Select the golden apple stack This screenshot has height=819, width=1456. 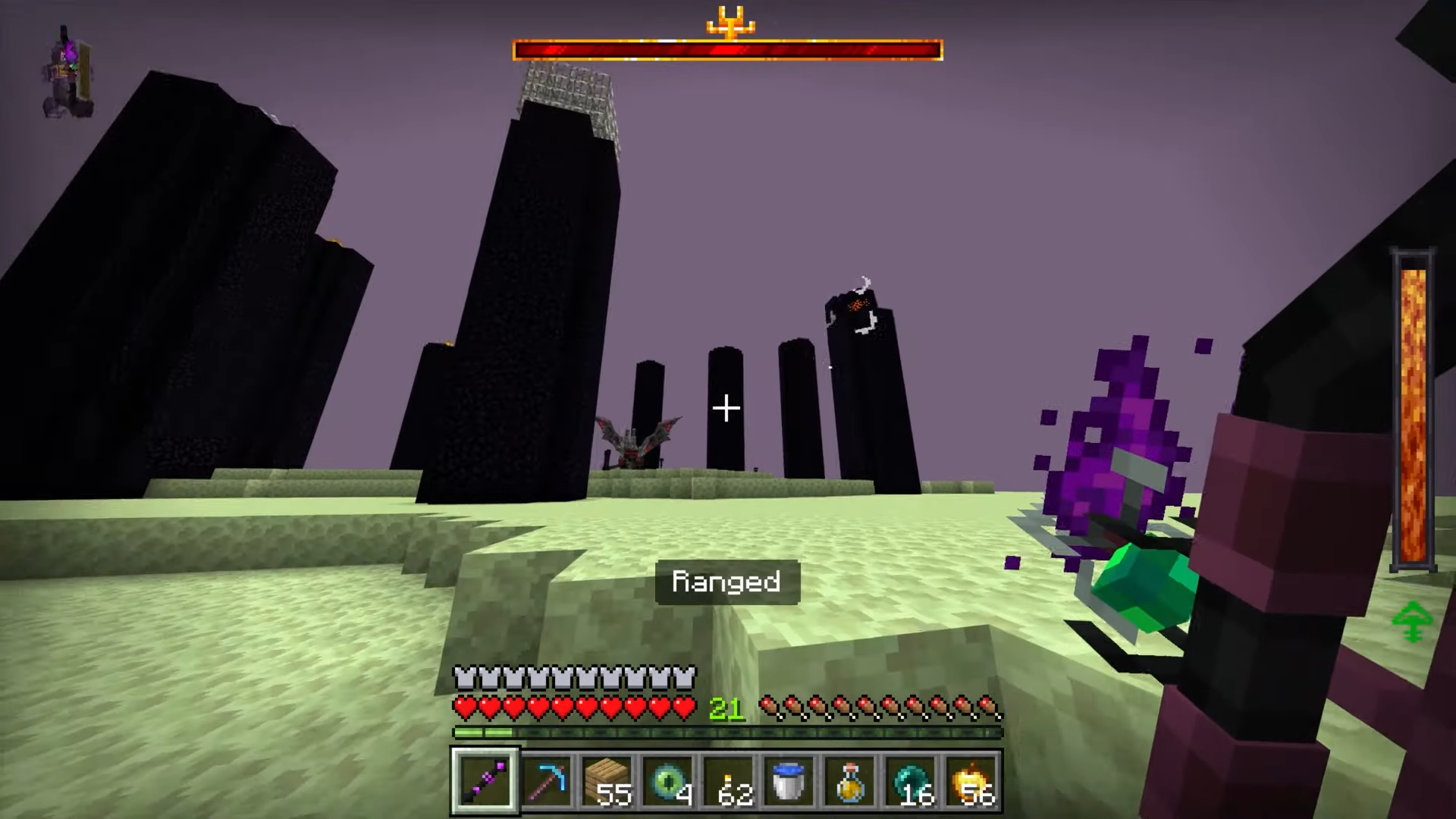tap(971, 781)
